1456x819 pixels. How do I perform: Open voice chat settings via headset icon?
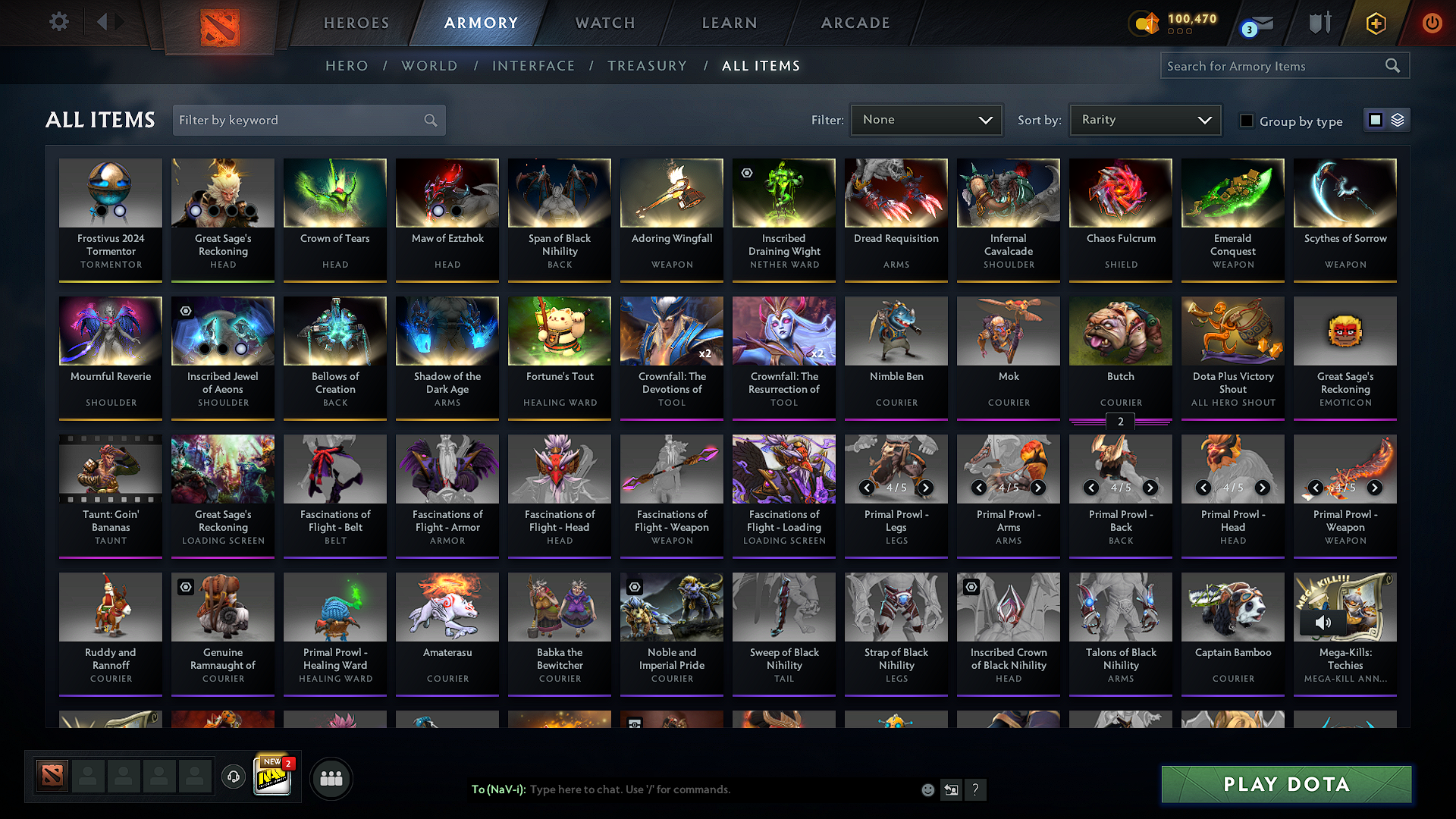[x=234, y=777]
